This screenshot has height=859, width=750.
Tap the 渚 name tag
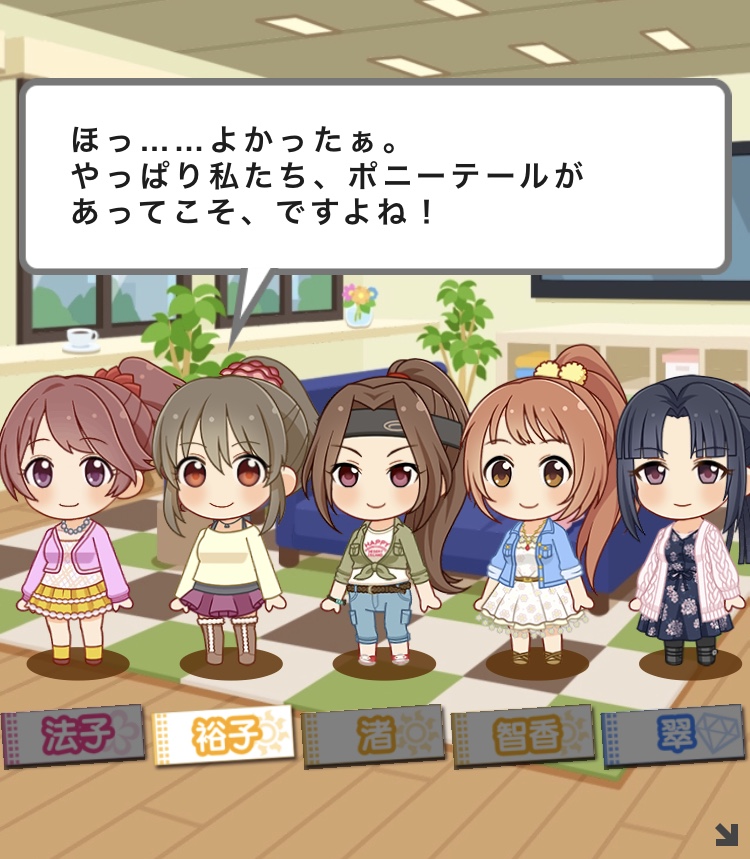pos(372,737)
